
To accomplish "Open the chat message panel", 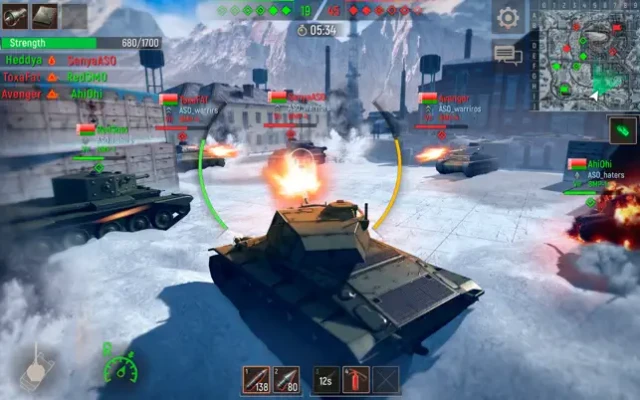I will [508, 54].
